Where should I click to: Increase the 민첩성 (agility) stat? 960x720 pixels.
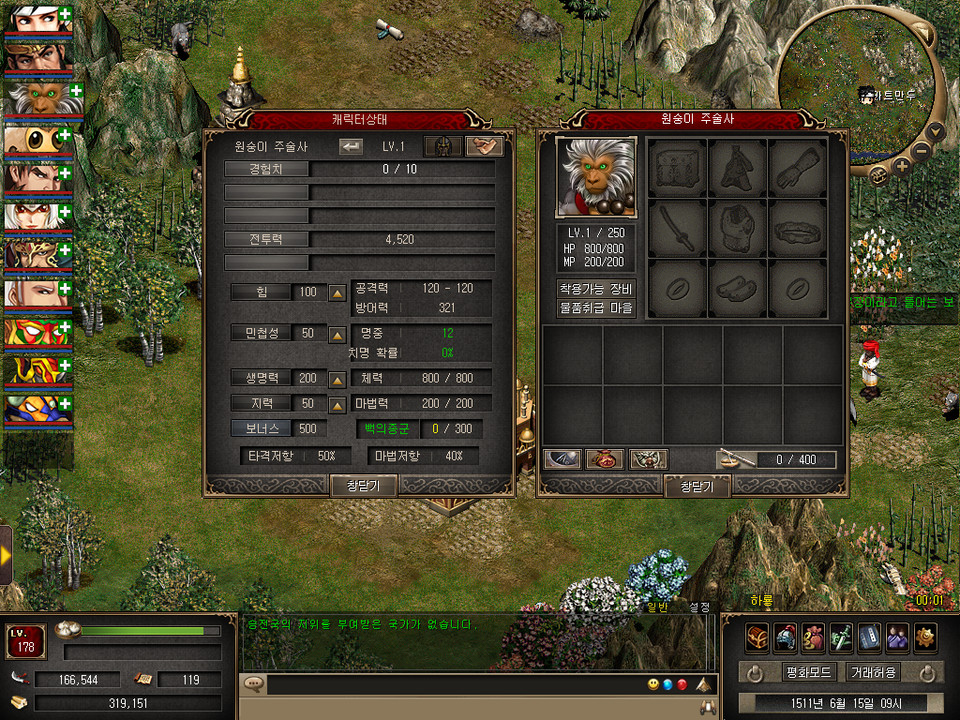click(x=338, y=334)
